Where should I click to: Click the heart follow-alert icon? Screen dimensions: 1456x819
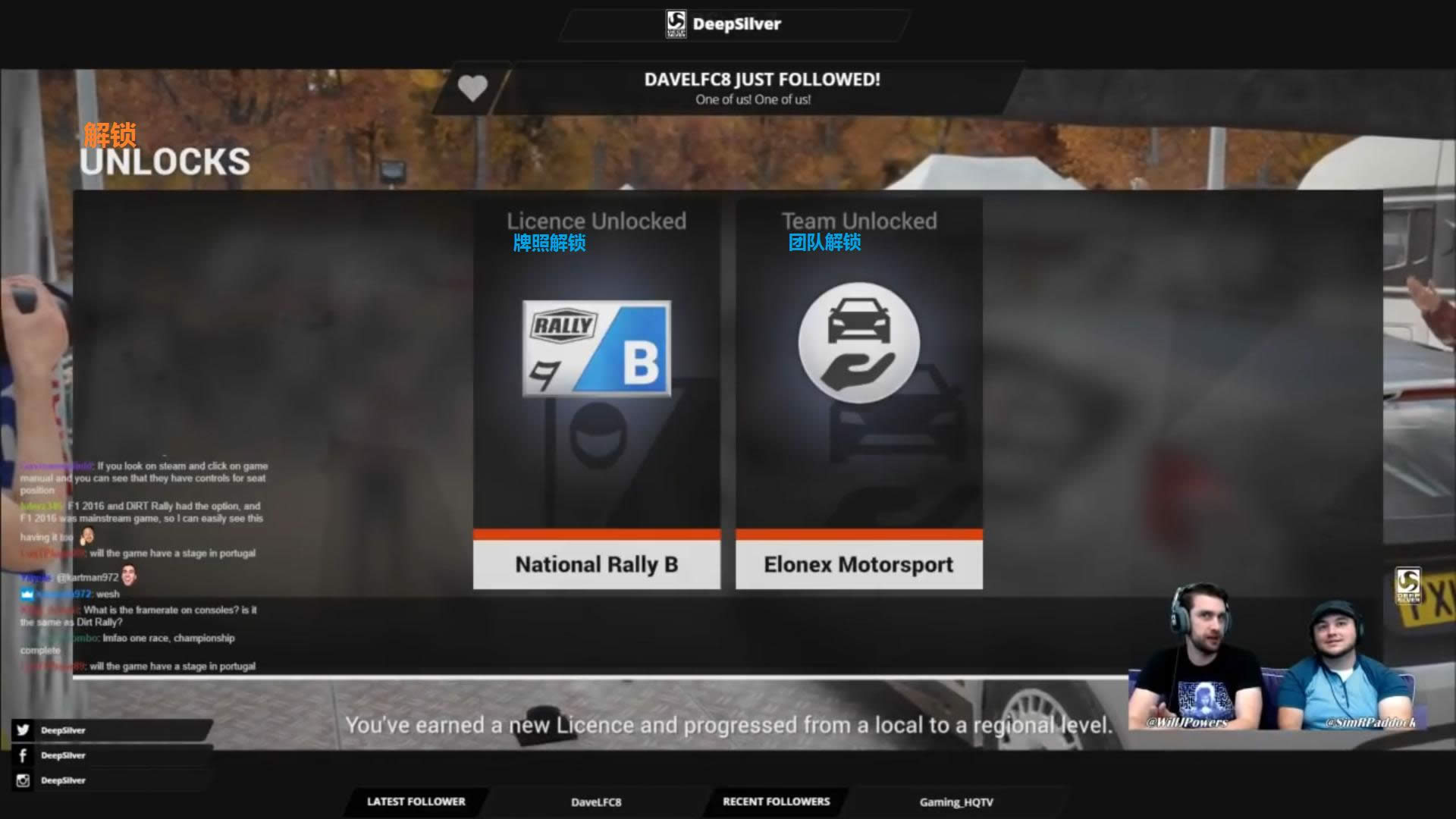tap(472, 89)
